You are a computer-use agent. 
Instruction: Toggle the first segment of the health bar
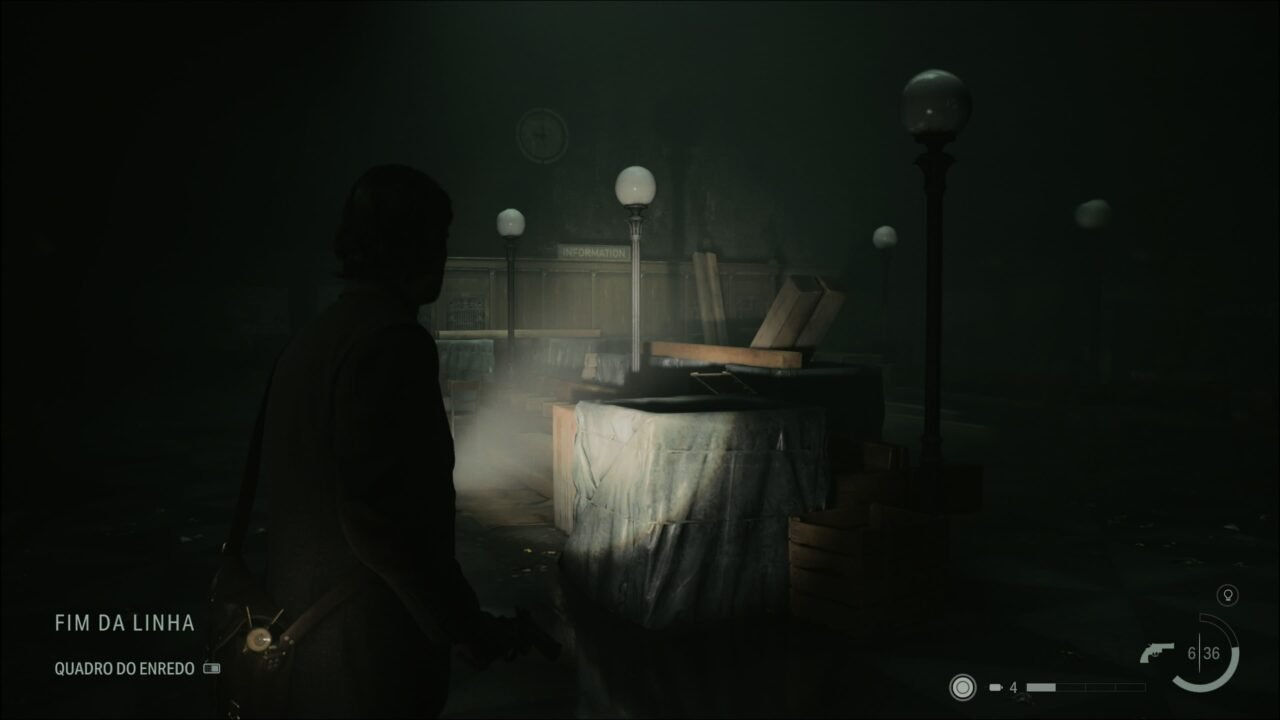(x=1040, y=687)
